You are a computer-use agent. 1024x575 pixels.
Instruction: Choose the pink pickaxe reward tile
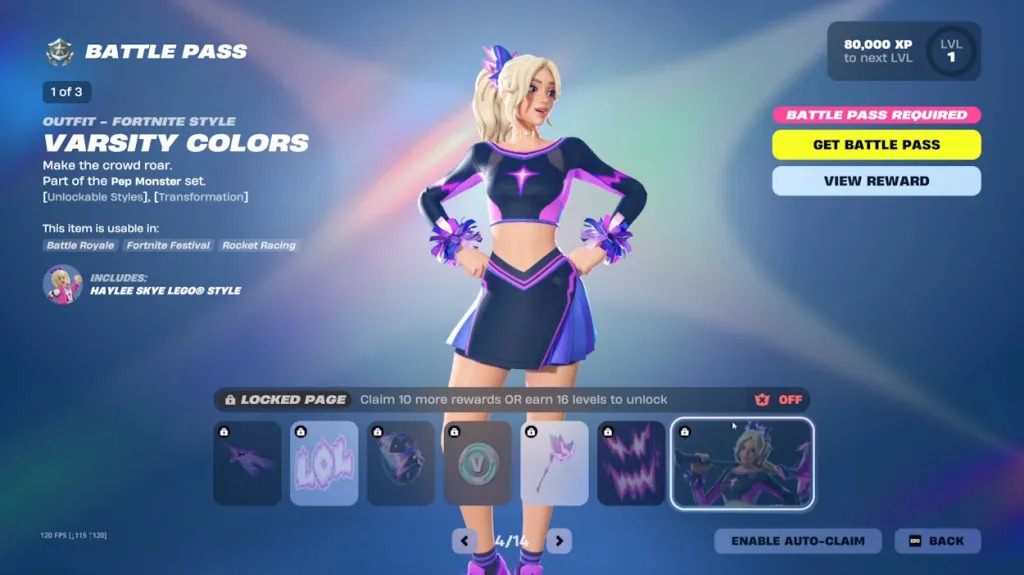pyautogui.click(x=555, y=463)
